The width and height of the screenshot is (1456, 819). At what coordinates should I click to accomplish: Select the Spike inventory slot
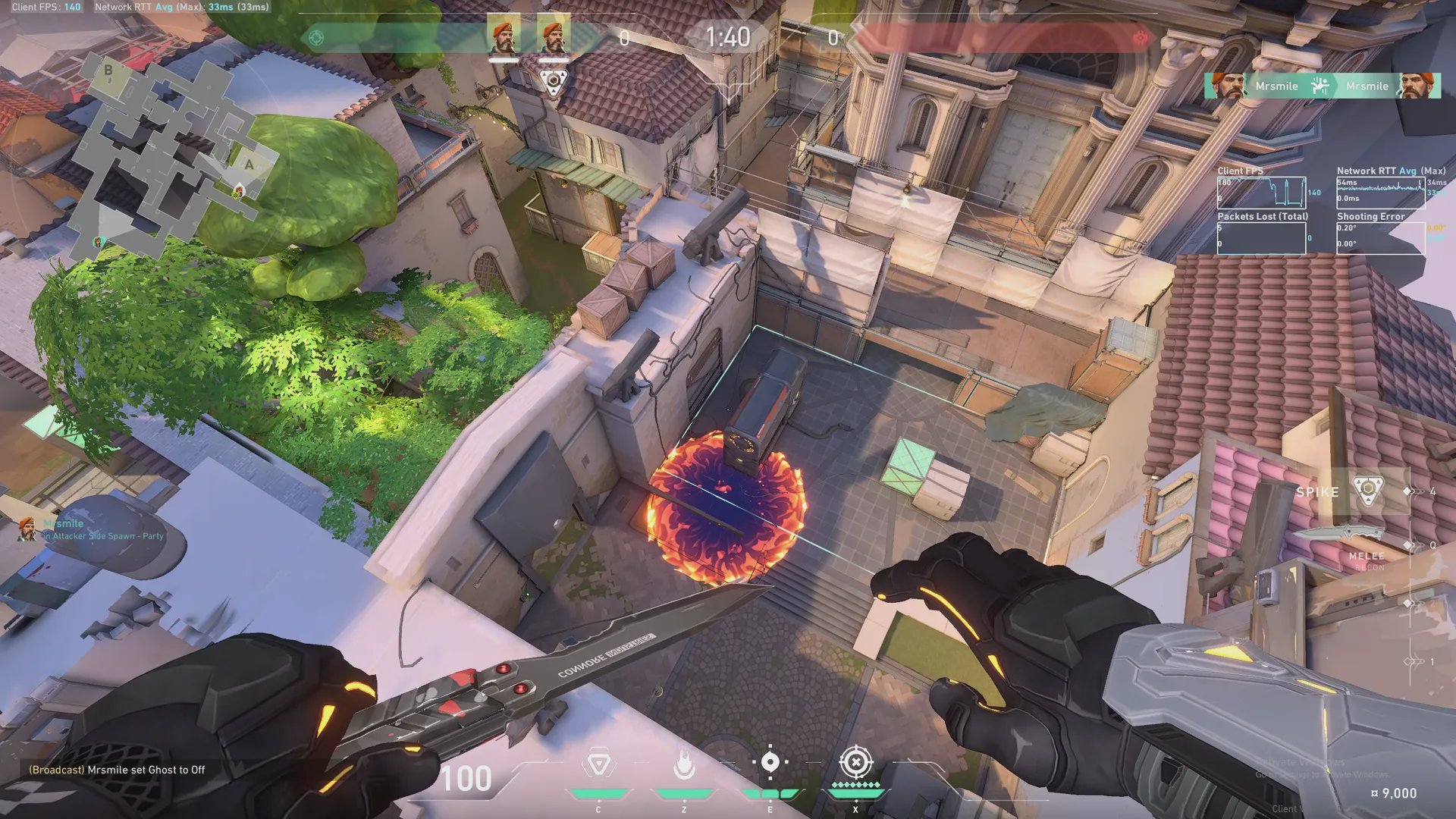click(x=1367, y=491)
